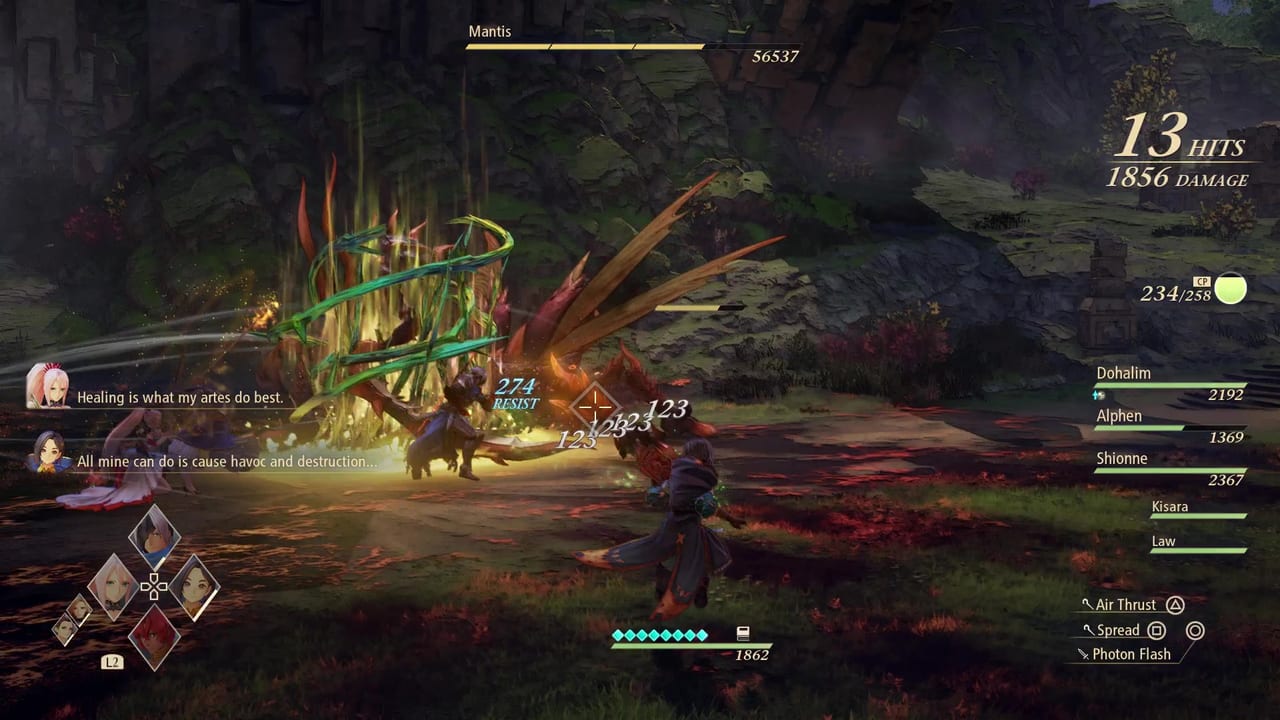The height and width of the screenshot is (720, 1280).
Task: Click the D-pad icon between the portraits
Action: (x=155, y=586)
